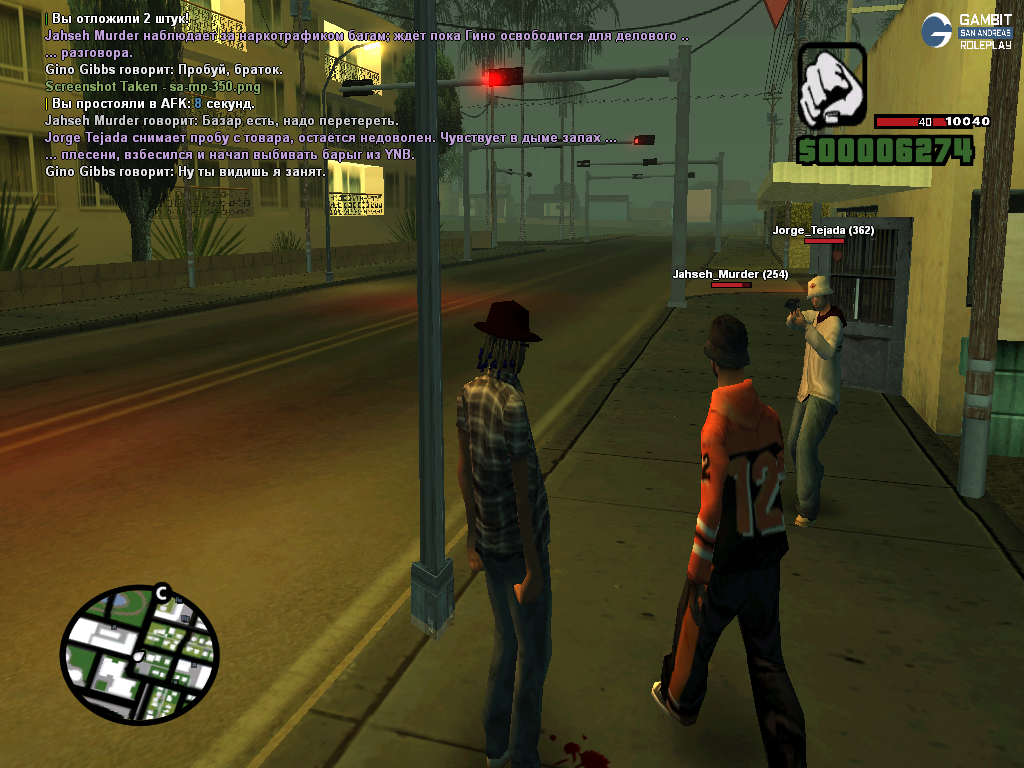Select the C marker on the minimap

tap(161, 594)
